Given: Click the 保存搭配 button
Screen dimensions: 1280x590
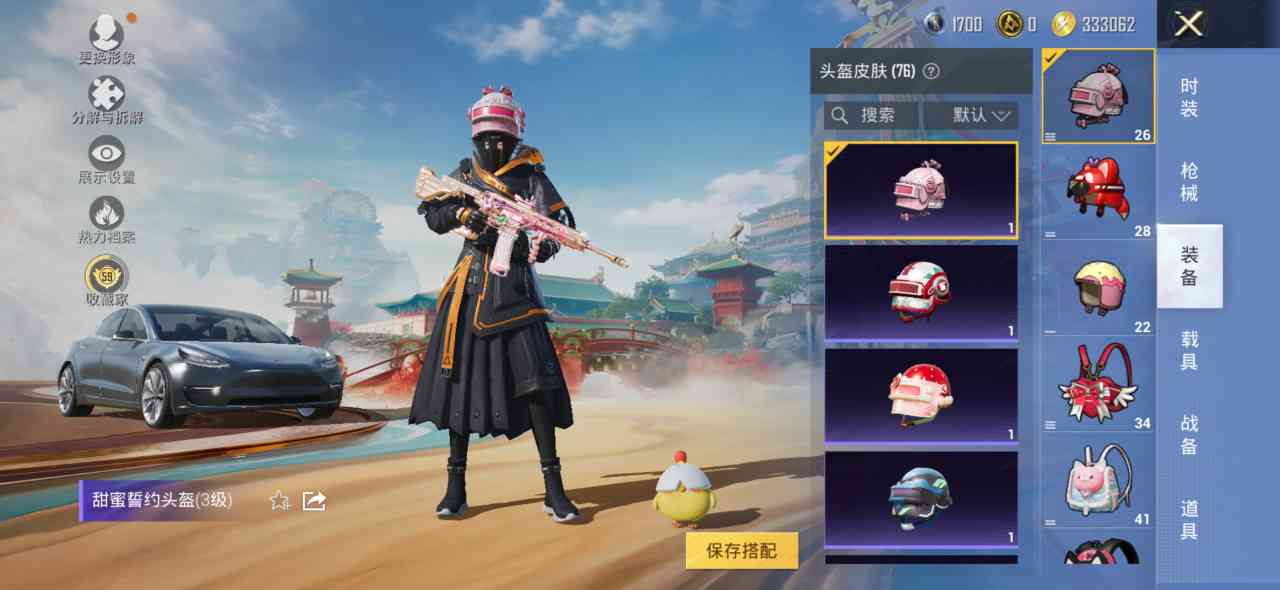Looking at the screenshot, I should [x=741, y=550].
